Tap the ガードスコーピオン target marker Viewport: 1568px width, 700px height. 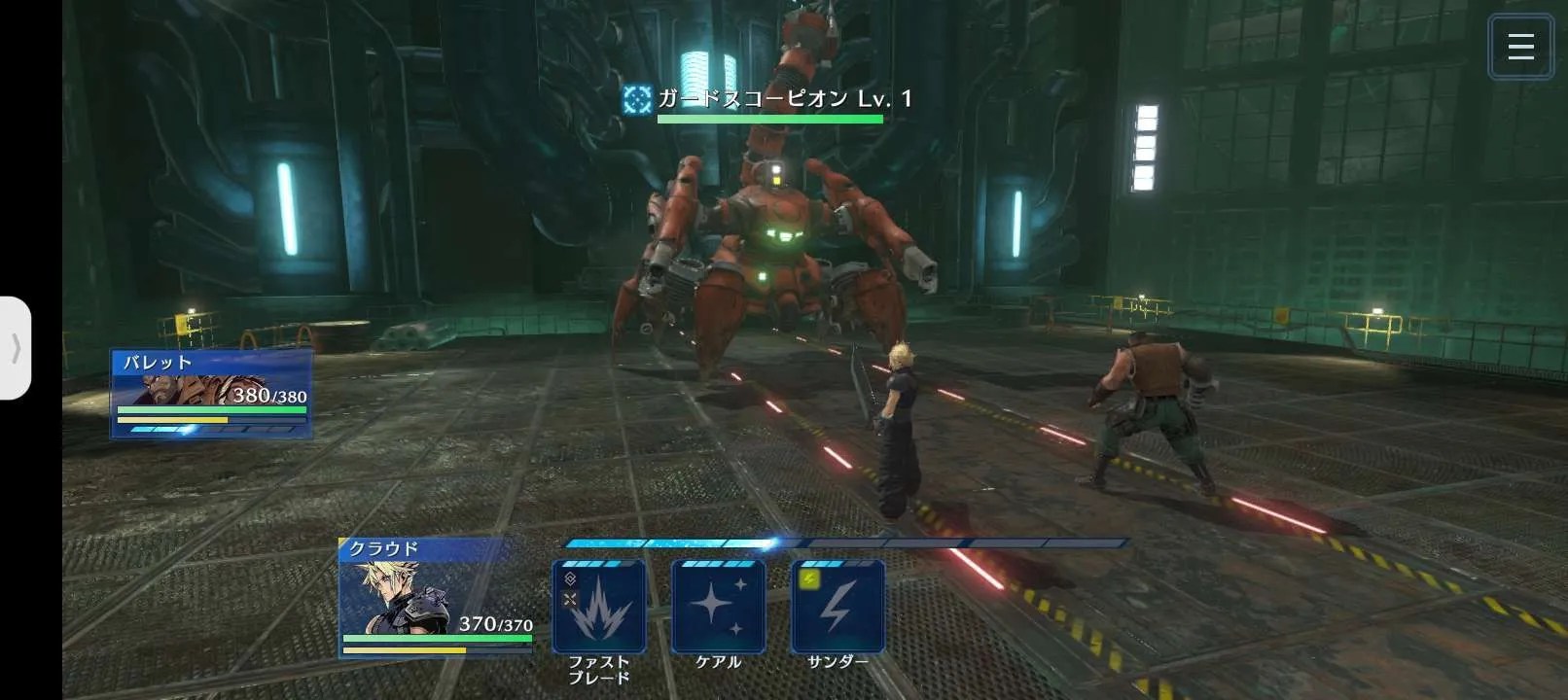point(637,99)
